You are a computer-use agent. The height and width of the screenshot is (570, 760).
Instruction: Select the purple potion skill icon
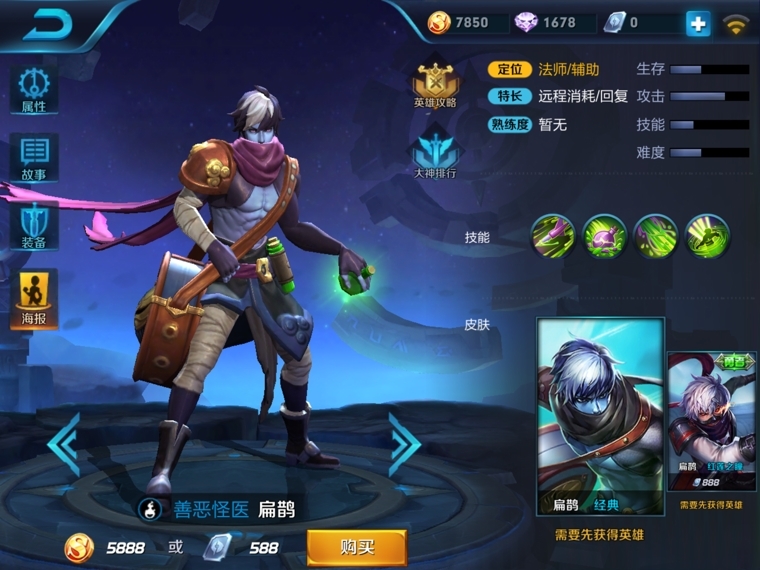point(604,237)
